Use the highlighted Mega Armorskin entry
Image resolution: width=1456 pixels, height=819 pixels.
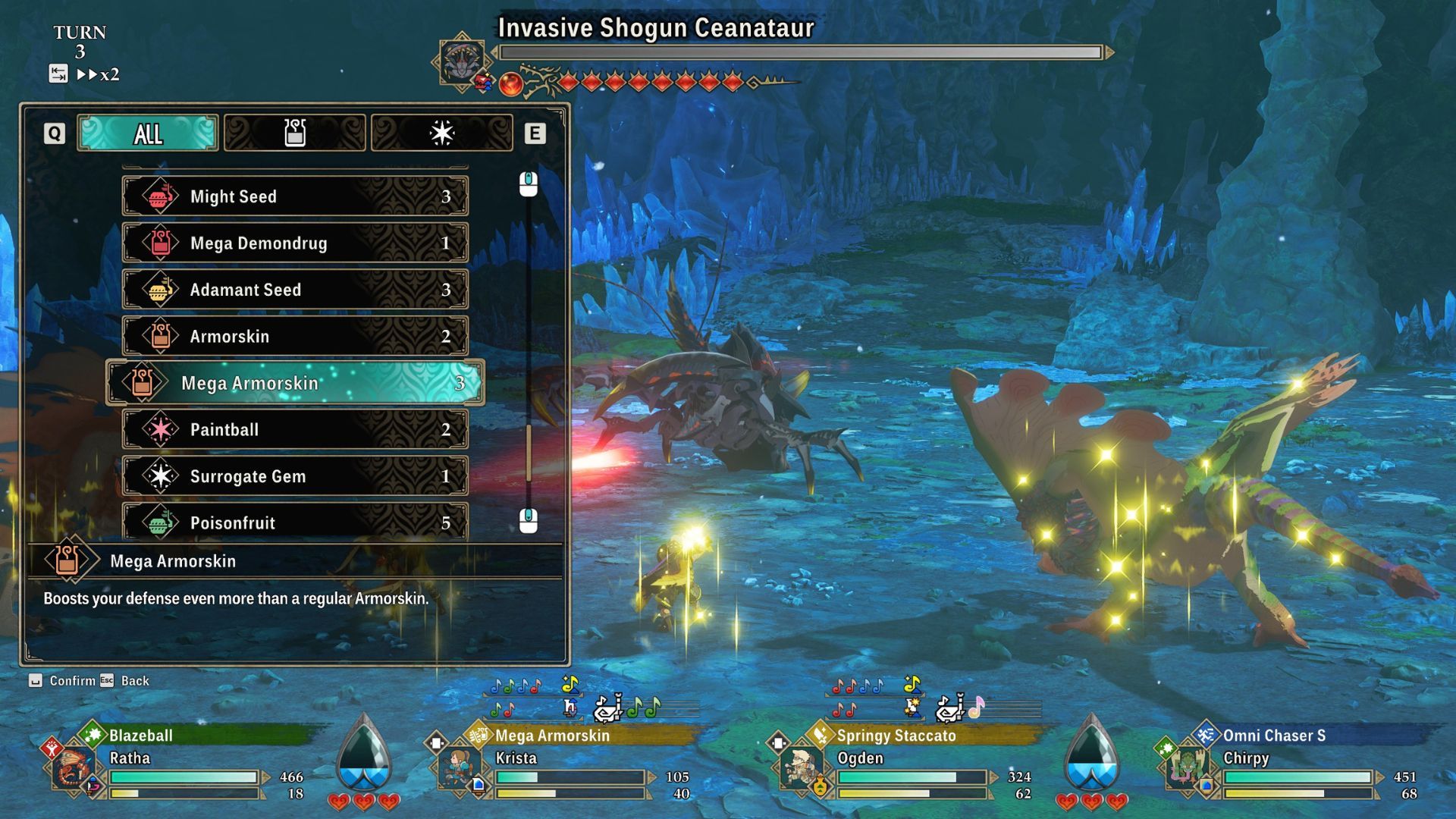295,383
